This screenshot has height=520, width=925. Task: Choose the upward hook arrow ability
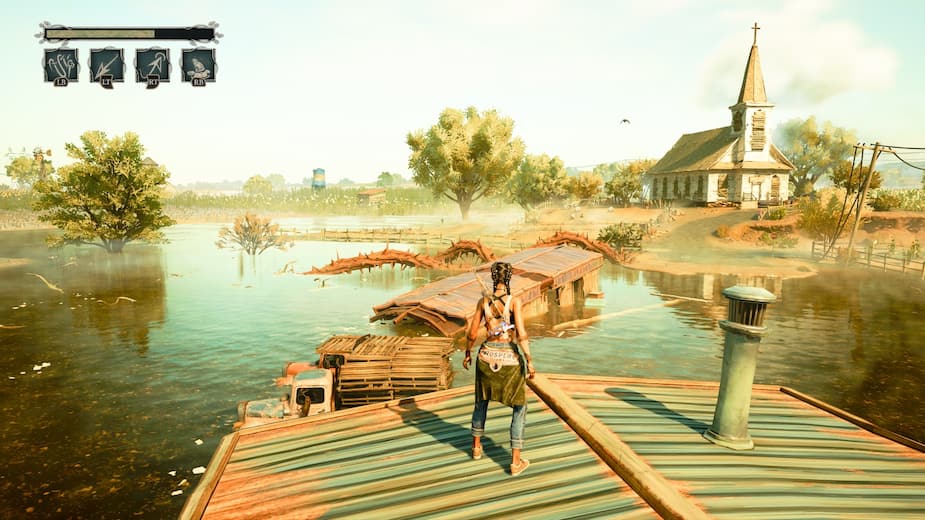point(152,65)
